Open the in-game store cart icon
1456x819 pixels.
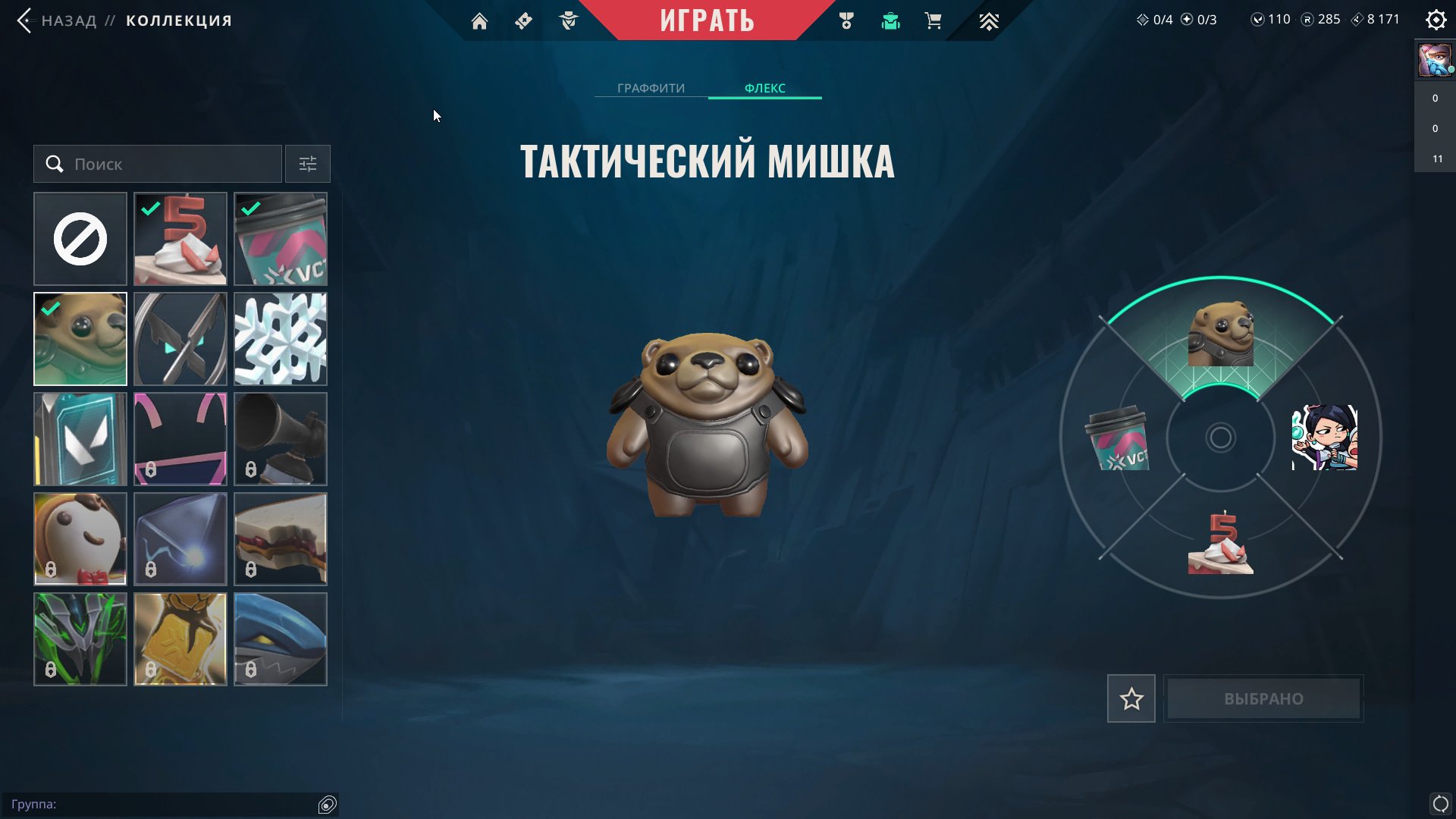[x=934, y=20]
